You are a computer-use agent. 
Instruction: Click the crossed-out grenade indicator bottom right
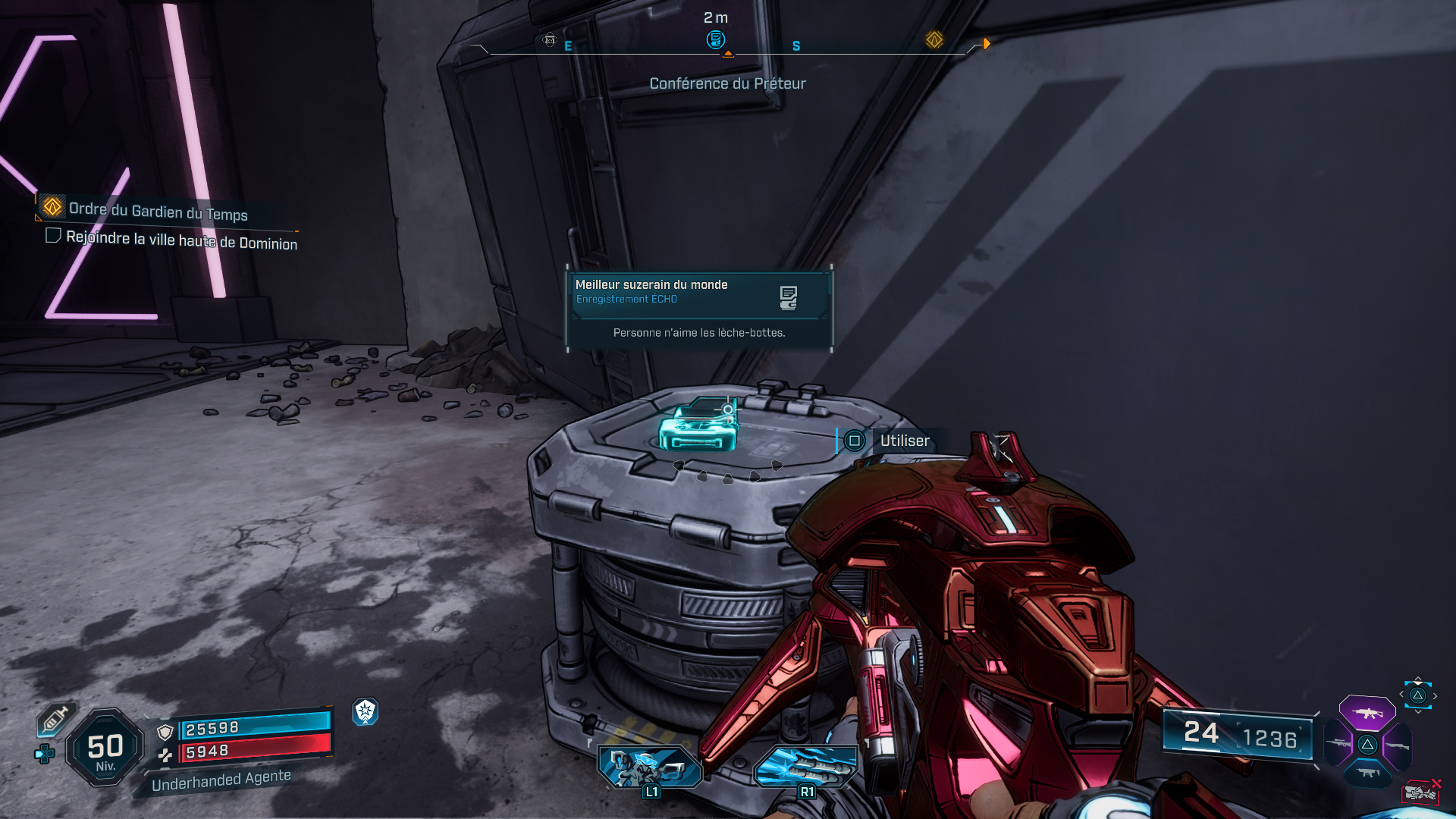pyautogui.click(x=1422, y=792)
